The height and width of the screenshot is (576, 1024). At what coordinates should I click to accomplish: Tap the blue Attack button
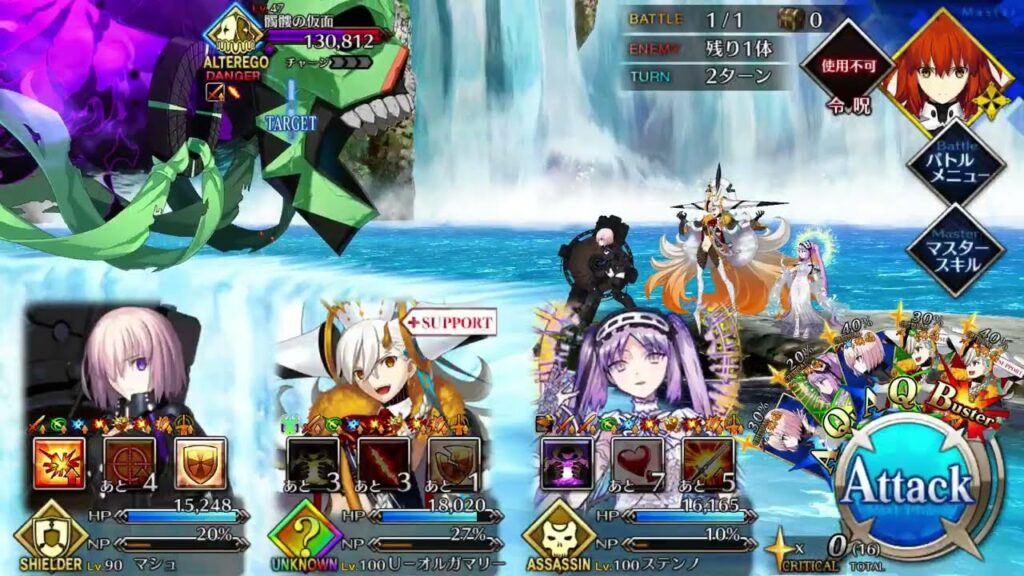(908, 487)
